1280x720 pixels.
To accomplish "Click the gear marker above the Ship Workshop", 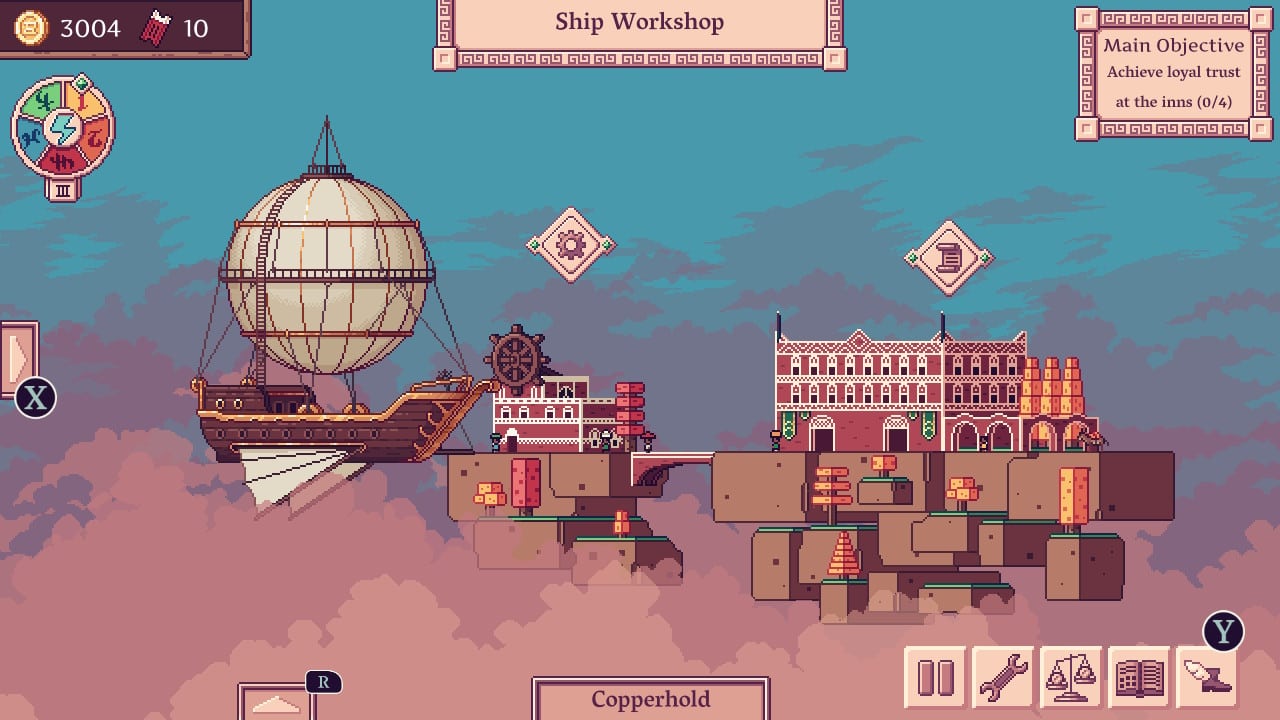I will pos(570,243).
